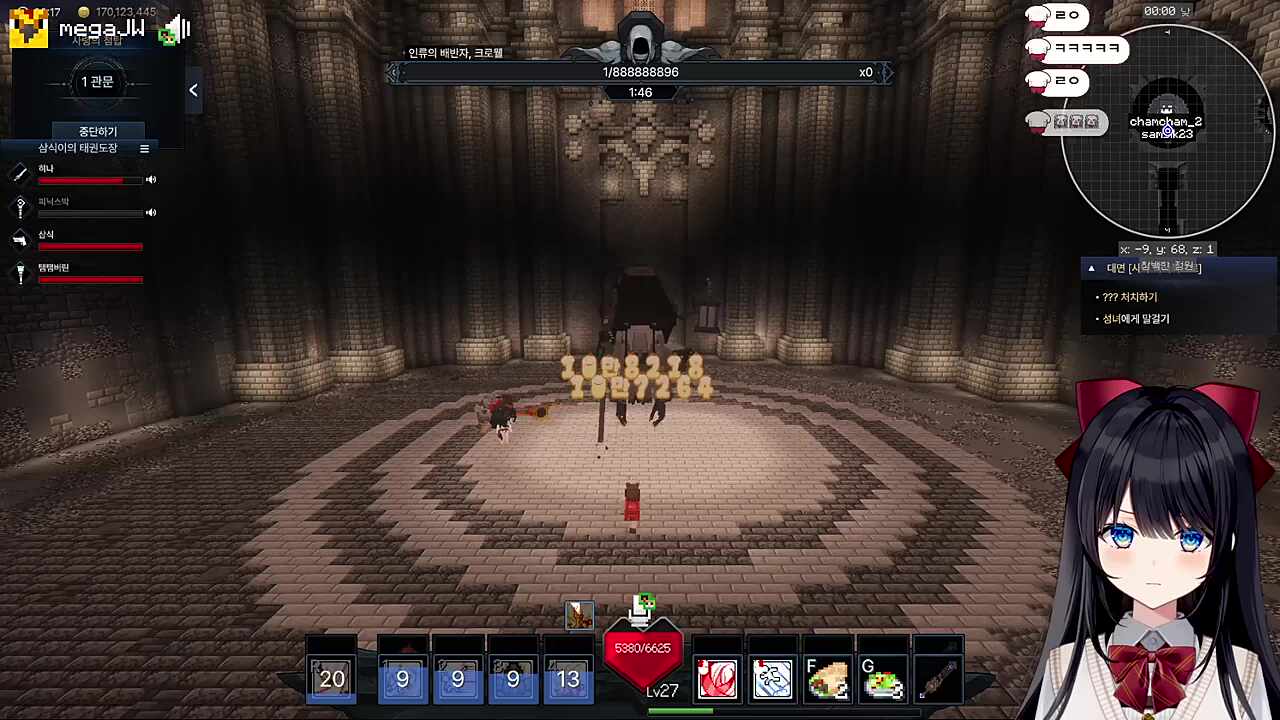
Task: Use the white splash item slot
Action: point(772,679)
